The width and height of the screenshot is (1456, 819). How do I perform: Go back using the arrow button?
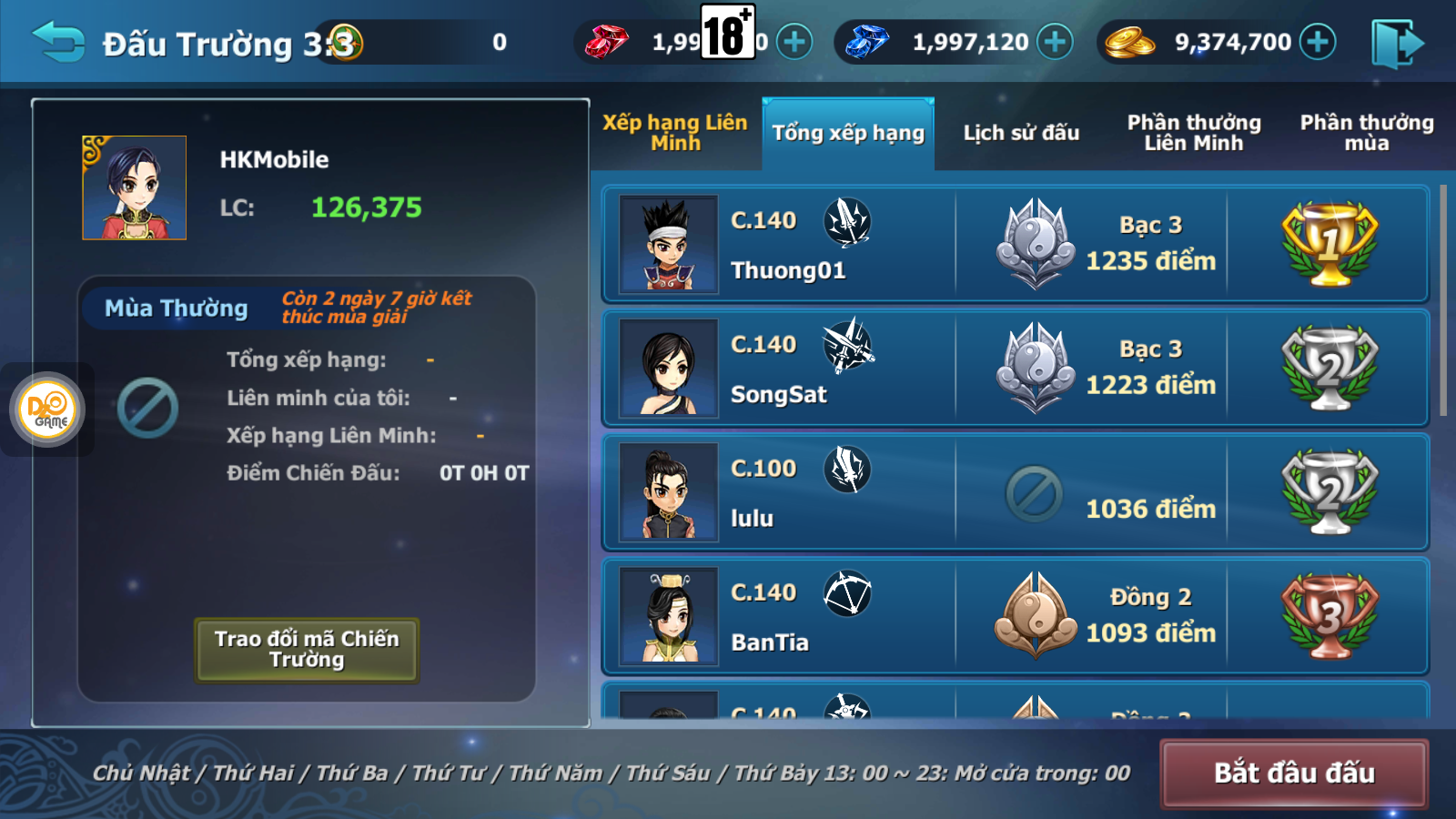[58, 42]
